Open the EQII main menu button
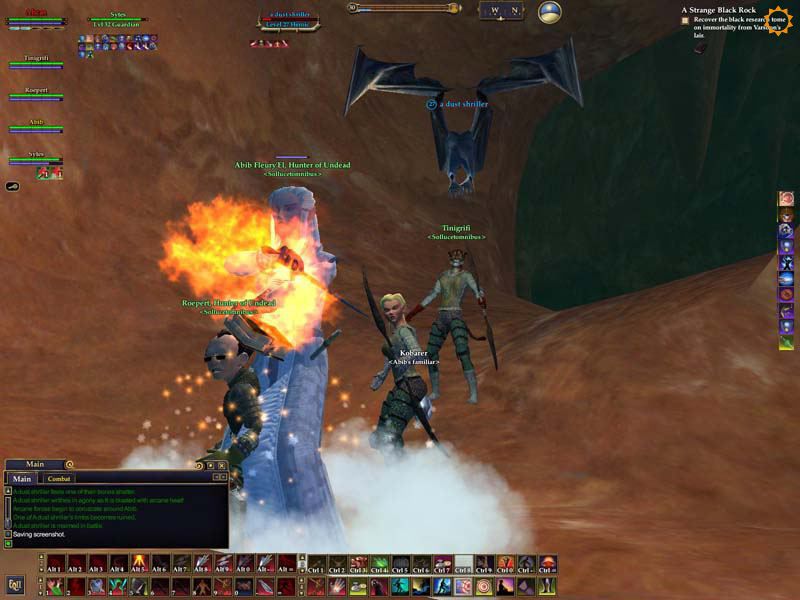 [x=15, y=585]
